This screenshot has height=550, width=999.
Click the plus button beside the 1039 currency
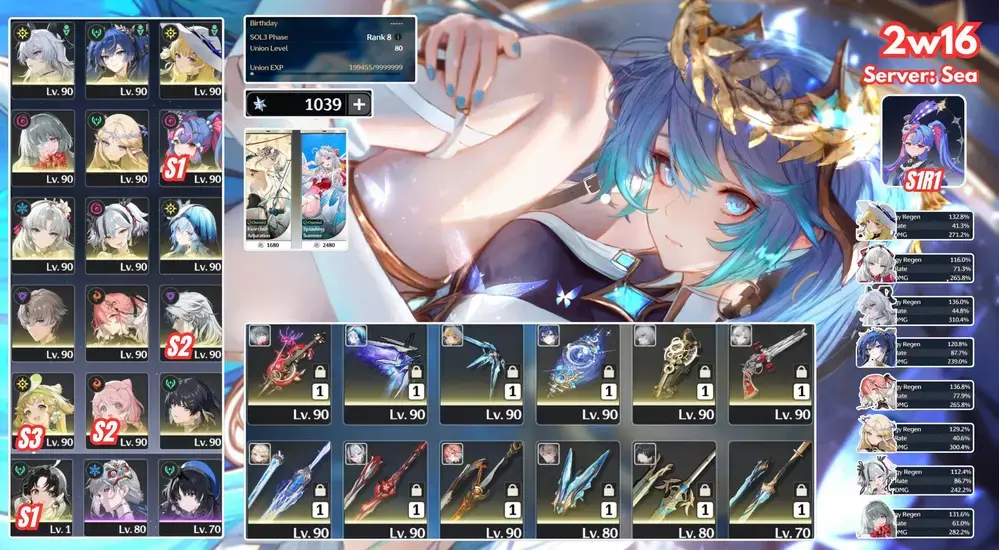(x=359, y=104)
